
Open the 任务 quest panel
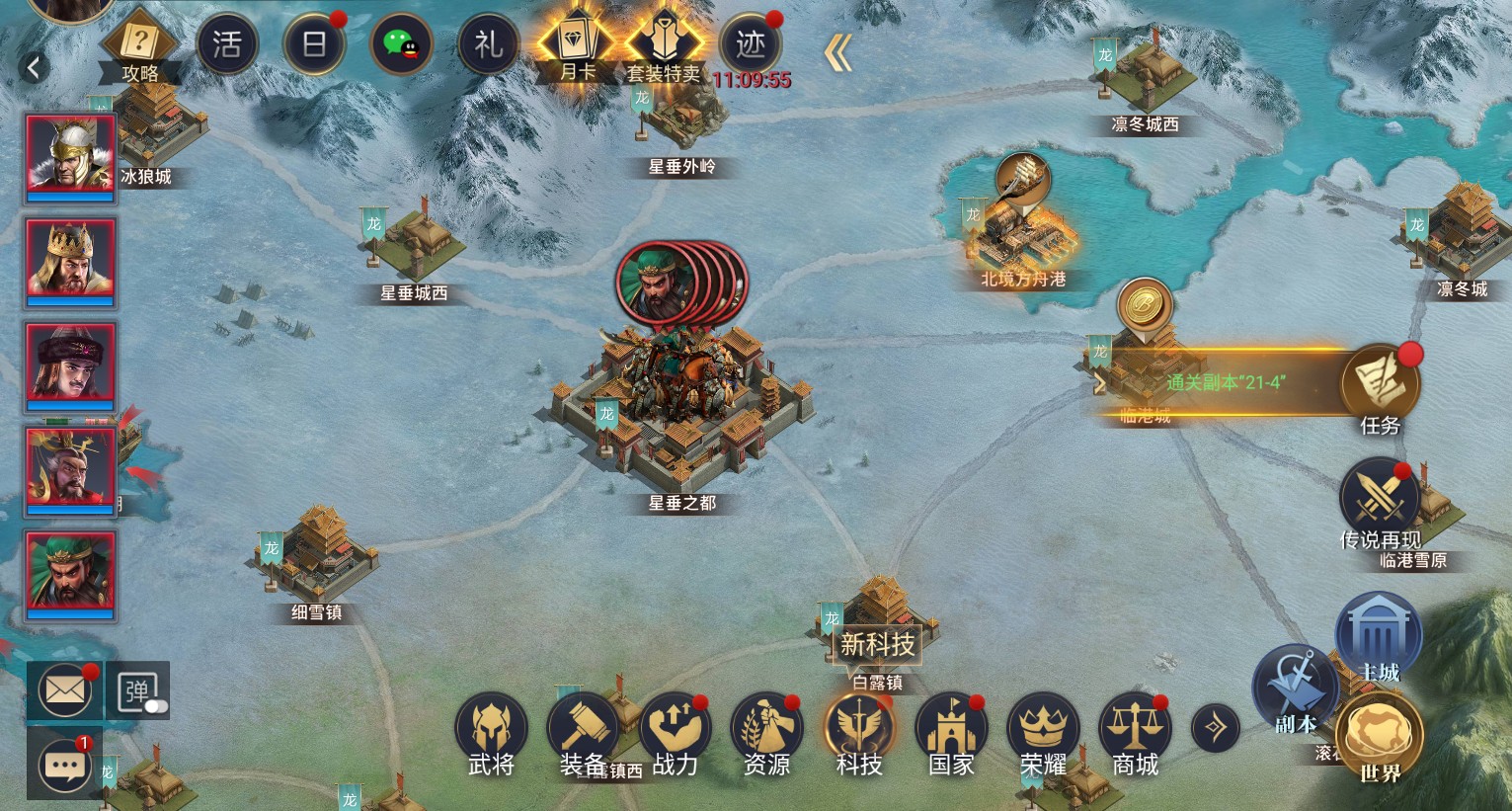(x=1380, y=387)
